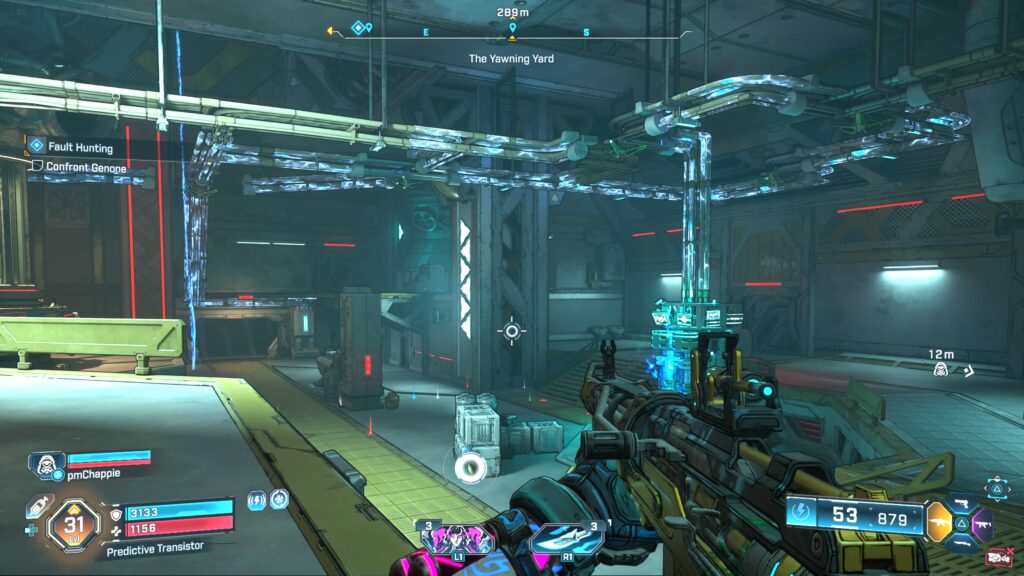
Task: Open the Fault Hunting quest tracker
Action: coord(80,147)
